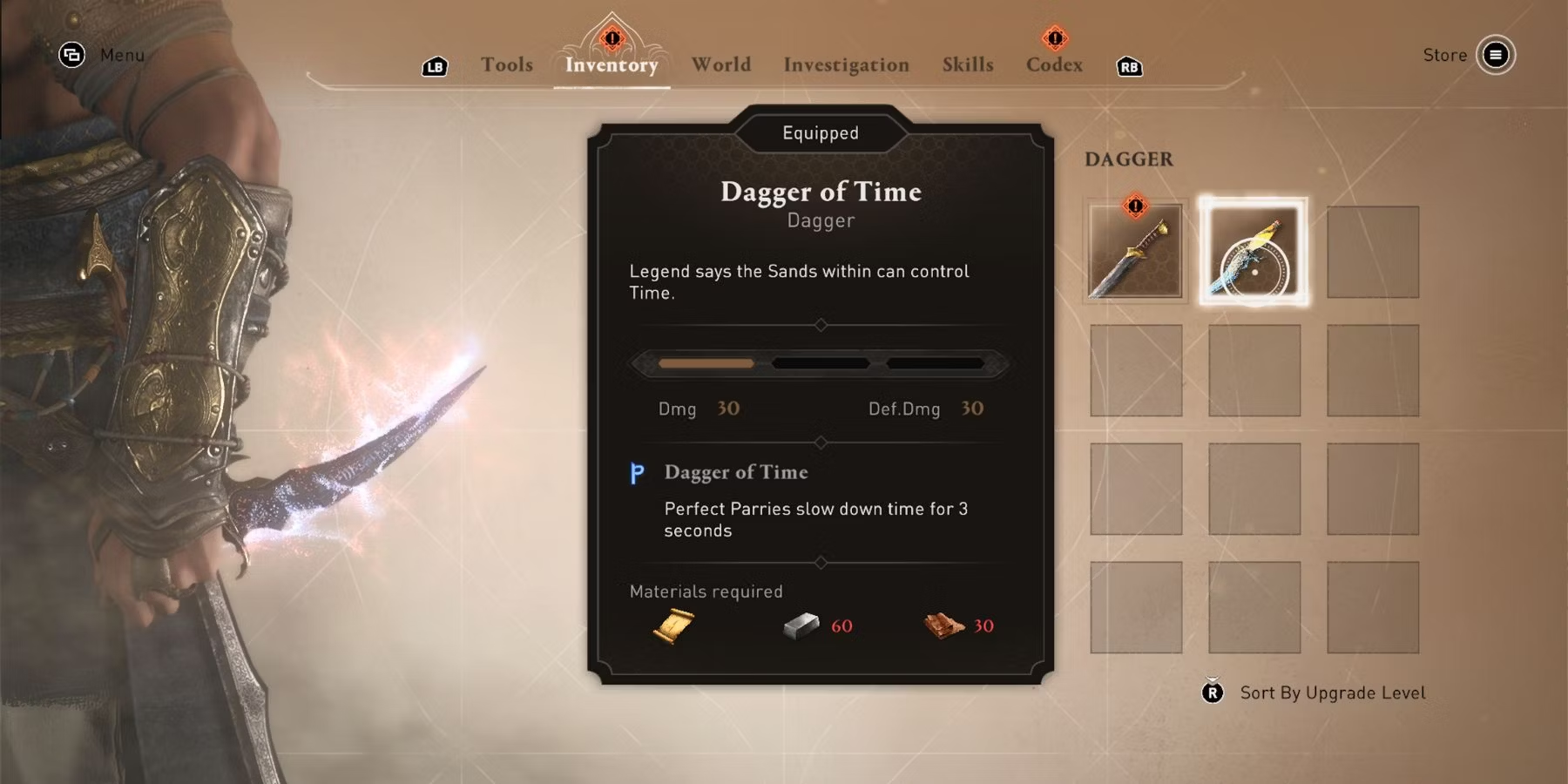Select the Inventory tab
Viewport: 1568px width, 784px height.
[x=612, y=64]
